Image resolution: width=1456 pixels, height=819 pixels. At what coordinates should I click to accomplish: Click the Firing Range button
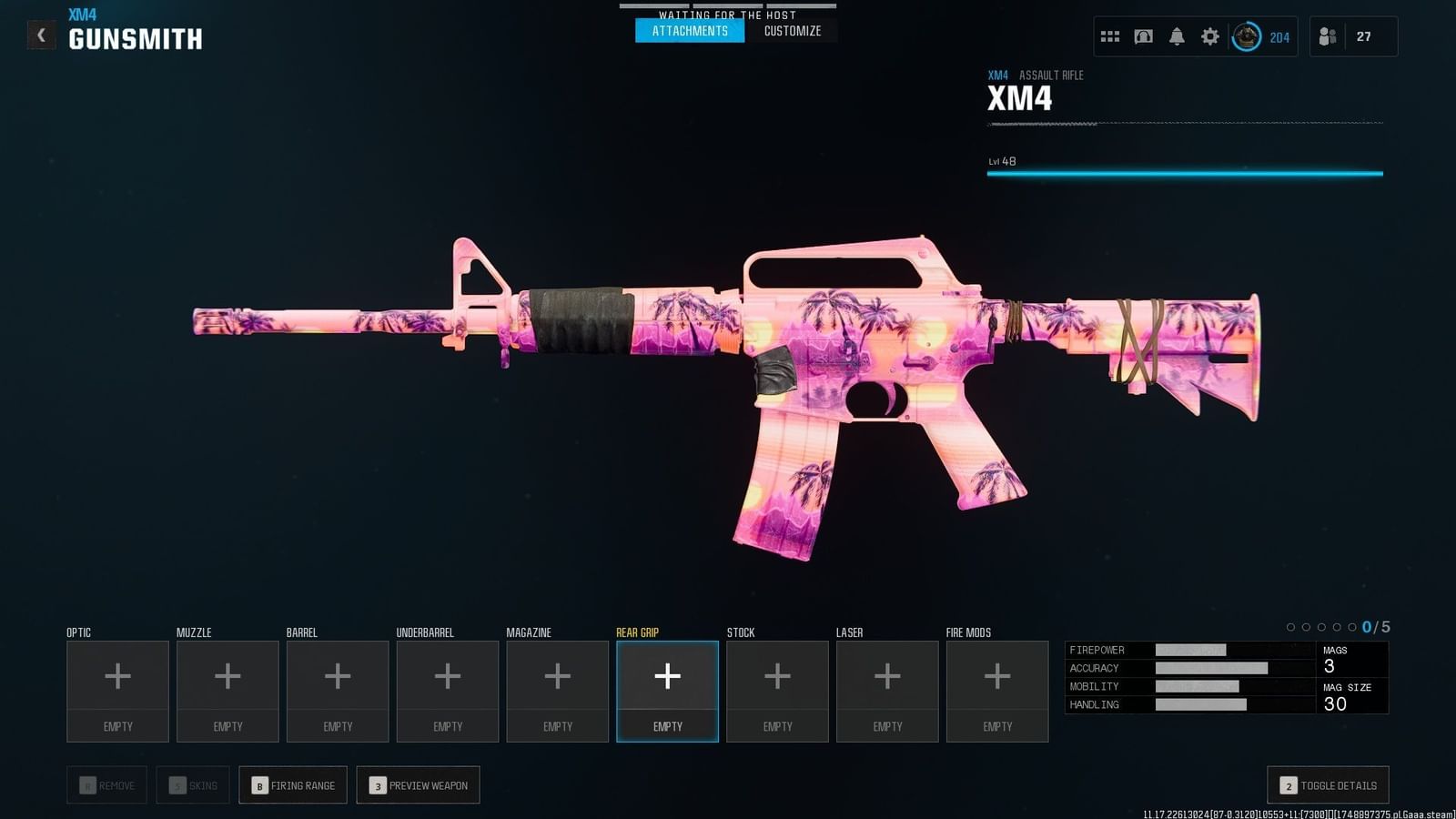click(292, 784)
